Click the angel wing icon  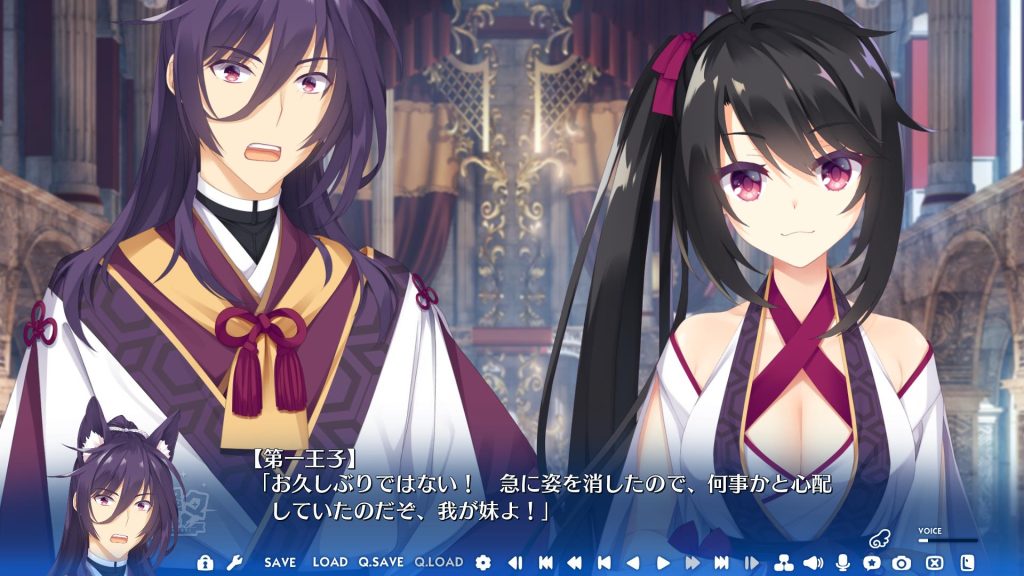coord(880,538)
